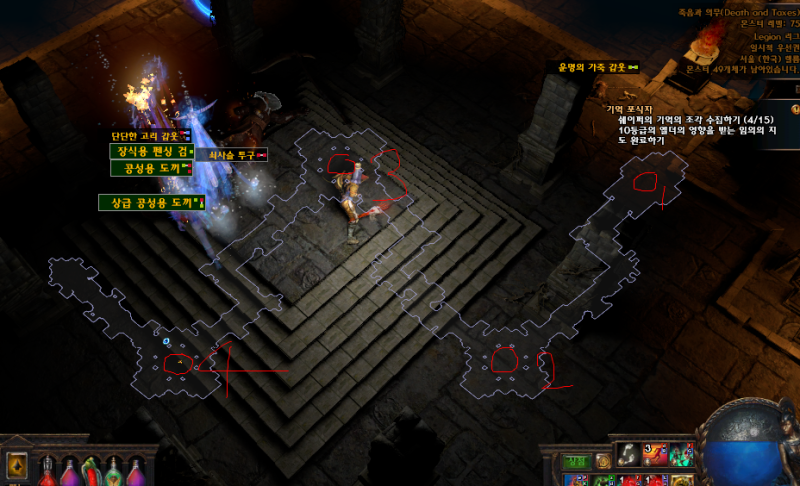Image resolution: width=800 pixels, height=486 pixels.
Task: Open the green 상점 shop button
Action: (574, 461)
